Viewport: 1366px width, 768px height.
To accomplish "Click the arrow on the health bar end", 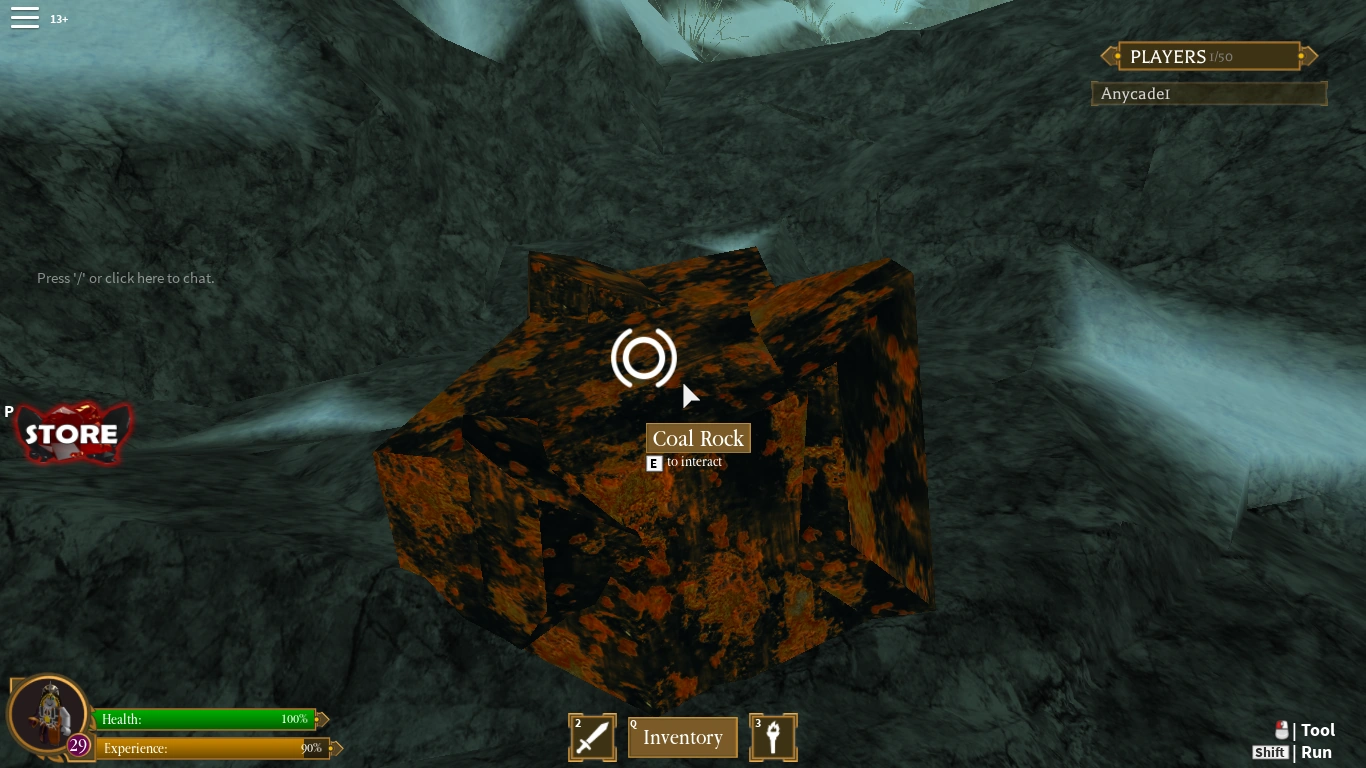I will point(322,719).
